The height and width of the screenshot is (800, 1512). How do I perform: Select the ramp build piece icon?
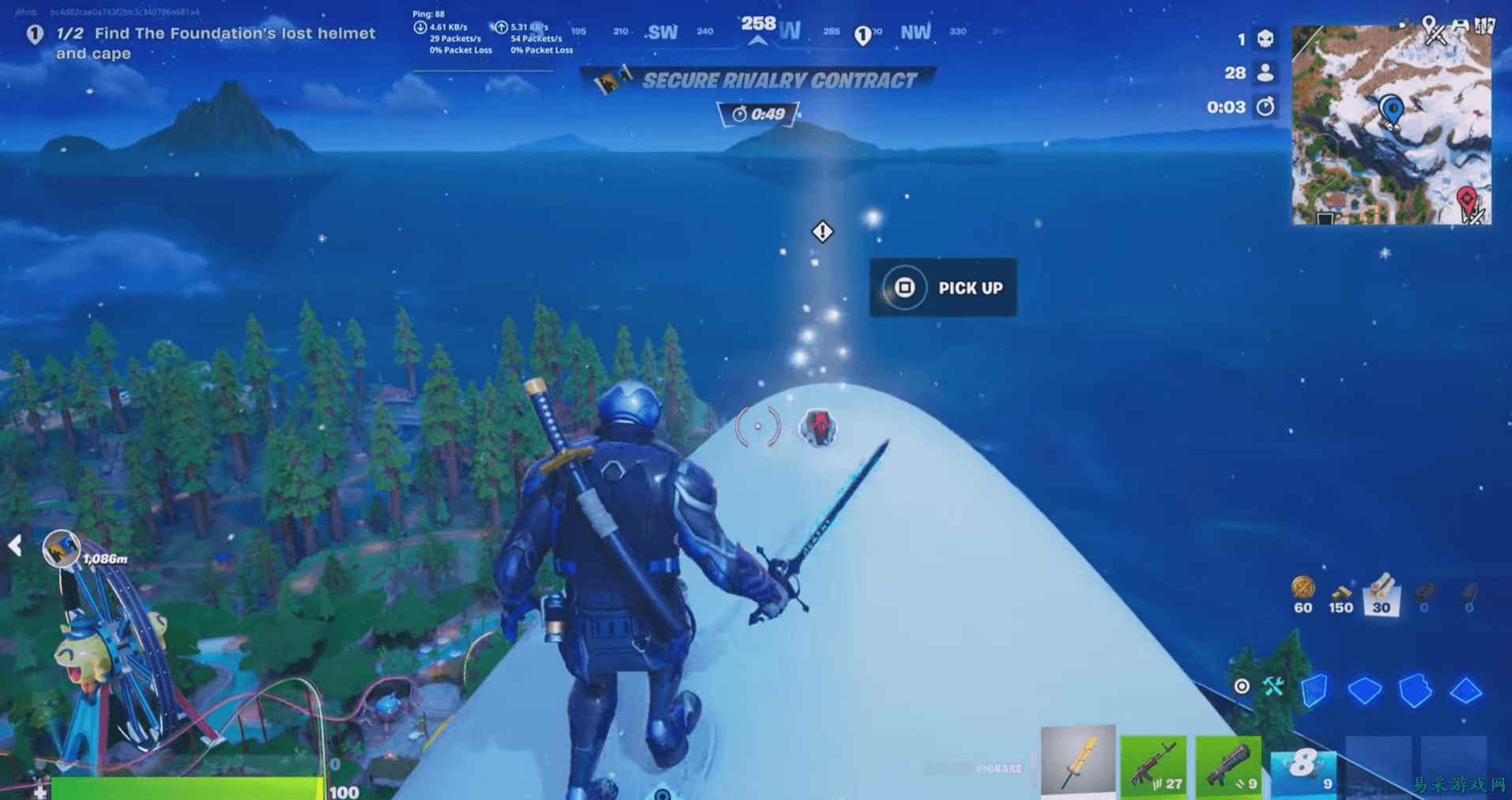(1416, 691)
